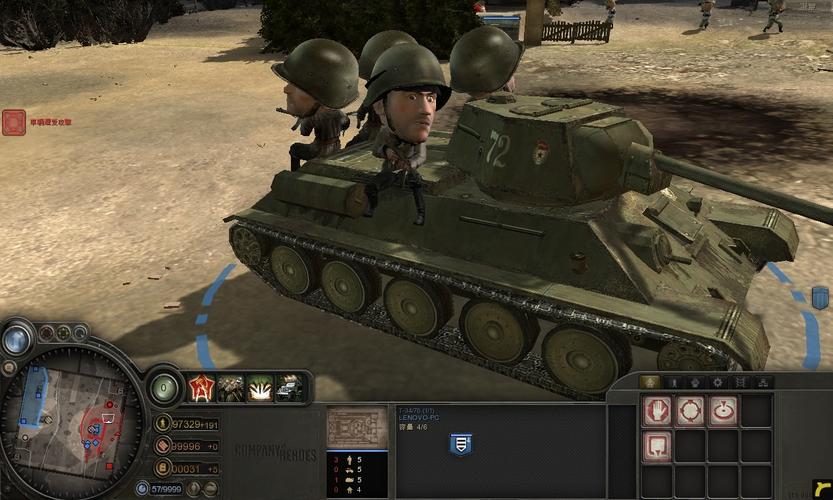Activate the red star commander ability

click(x=201, y=387)
